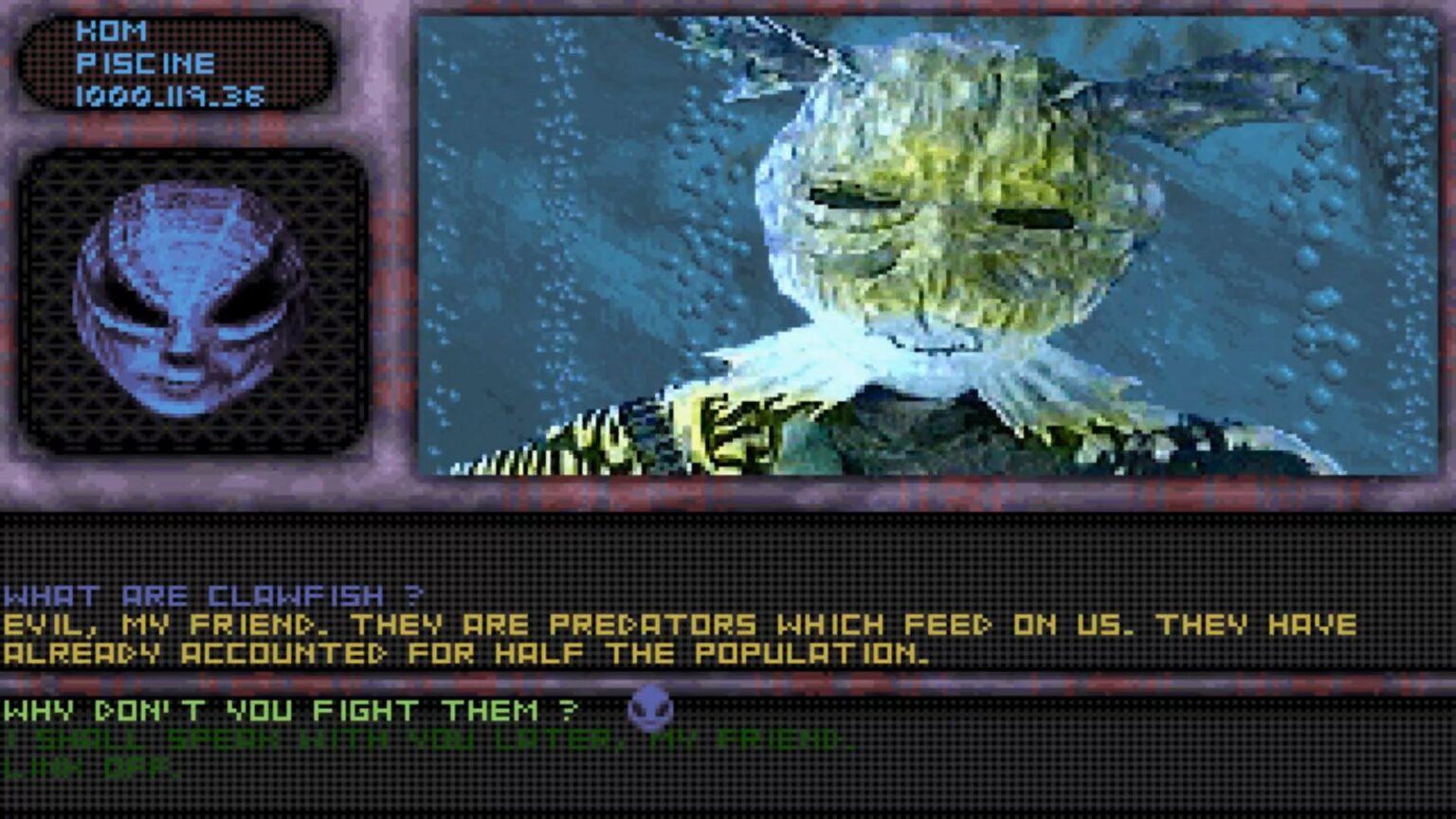Select the alien portrait thumbnail
This screenshot has height=819, width=1456.
pyautogui.click(x=187, y=299)
